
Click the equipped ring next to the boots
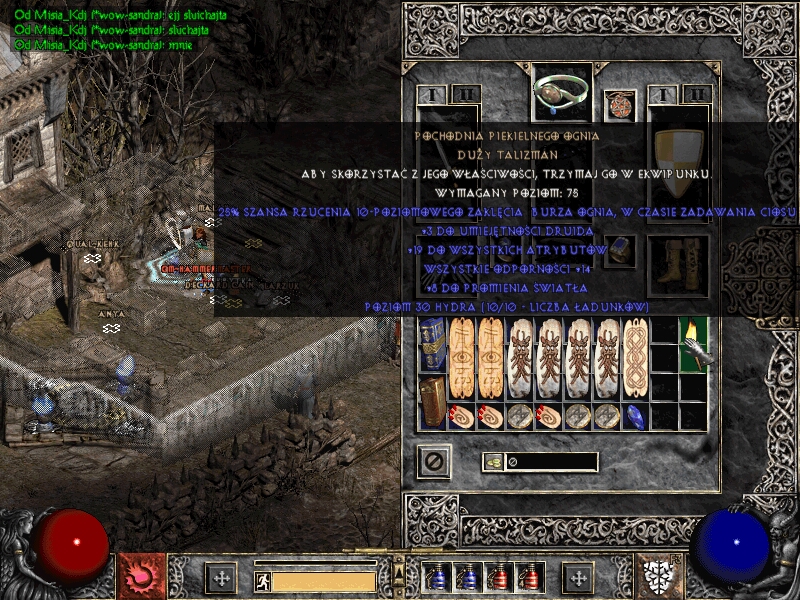tap(620, 250)
